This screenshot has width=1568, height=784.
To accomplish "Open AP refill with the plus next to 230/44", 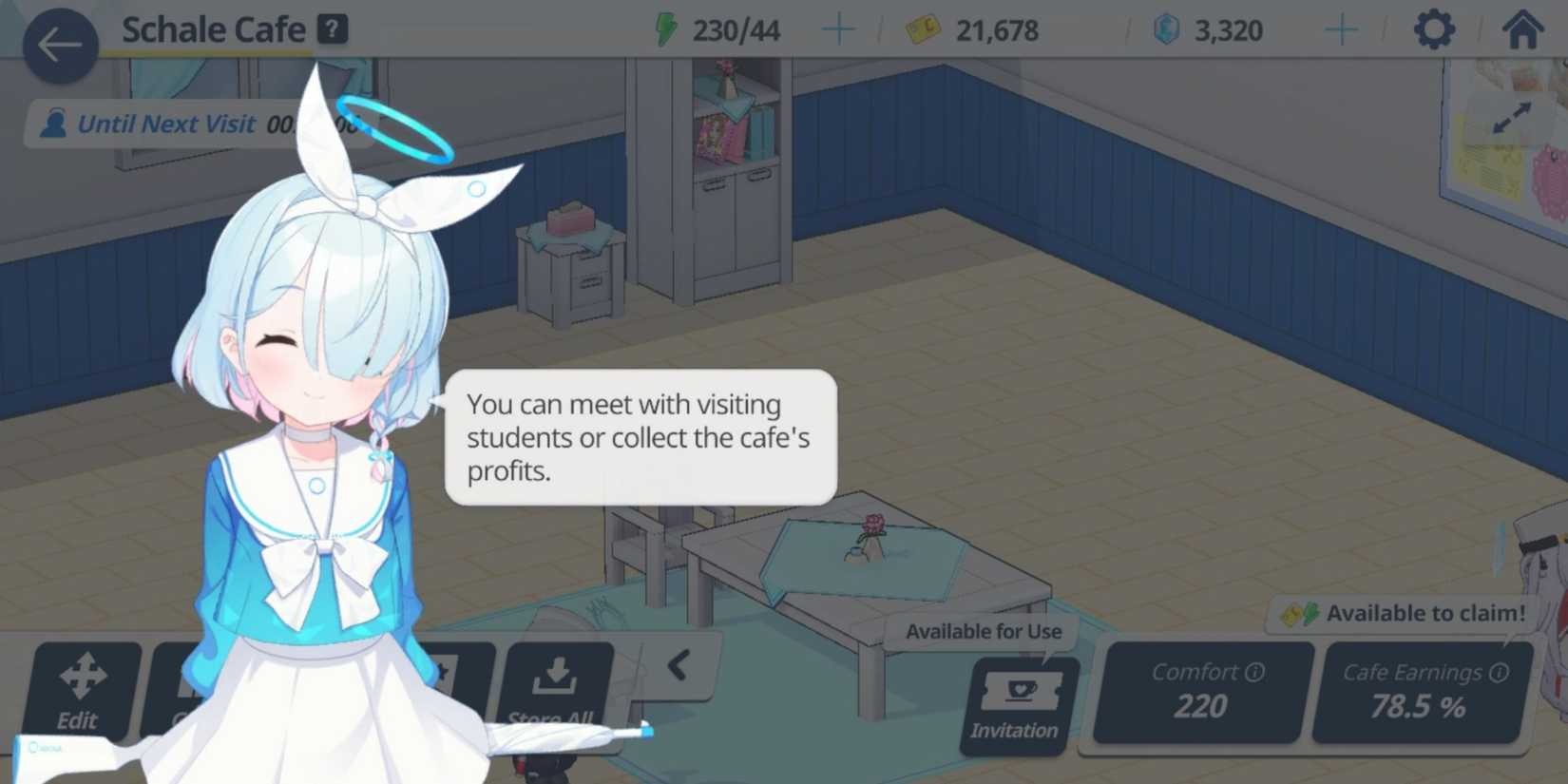I will coord(837,29).
